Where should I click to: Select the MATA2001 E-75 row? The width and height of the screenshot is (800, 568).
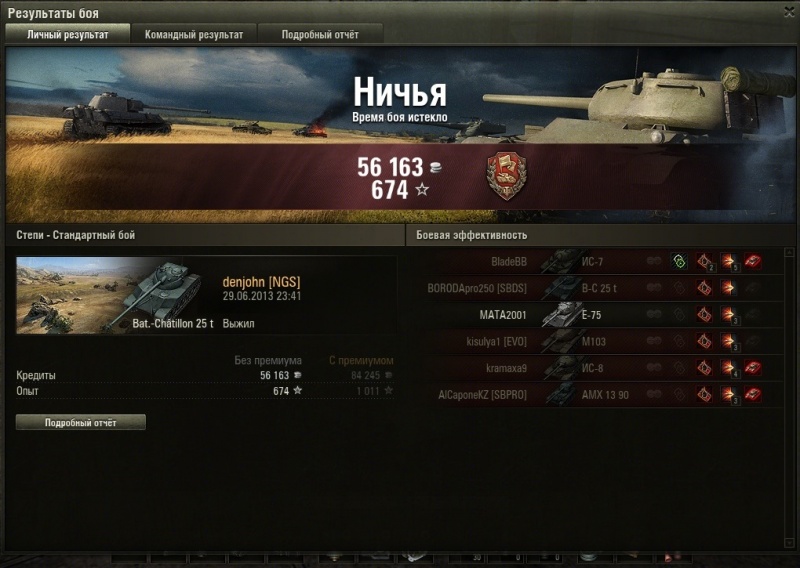pos(600,315)
